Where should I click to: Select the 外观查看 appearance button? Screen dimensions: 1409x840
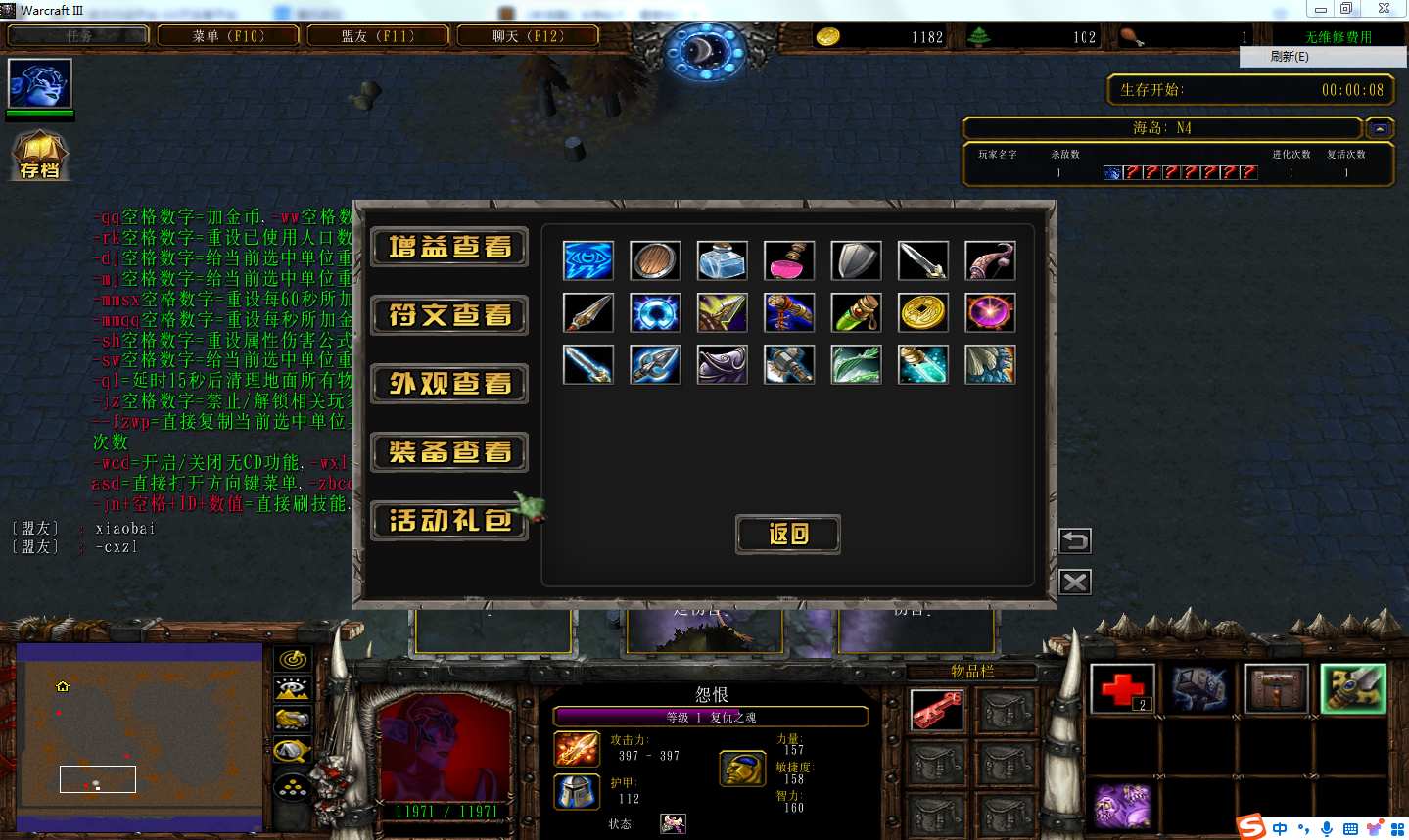pyautogui.click(x=449, y=384)
